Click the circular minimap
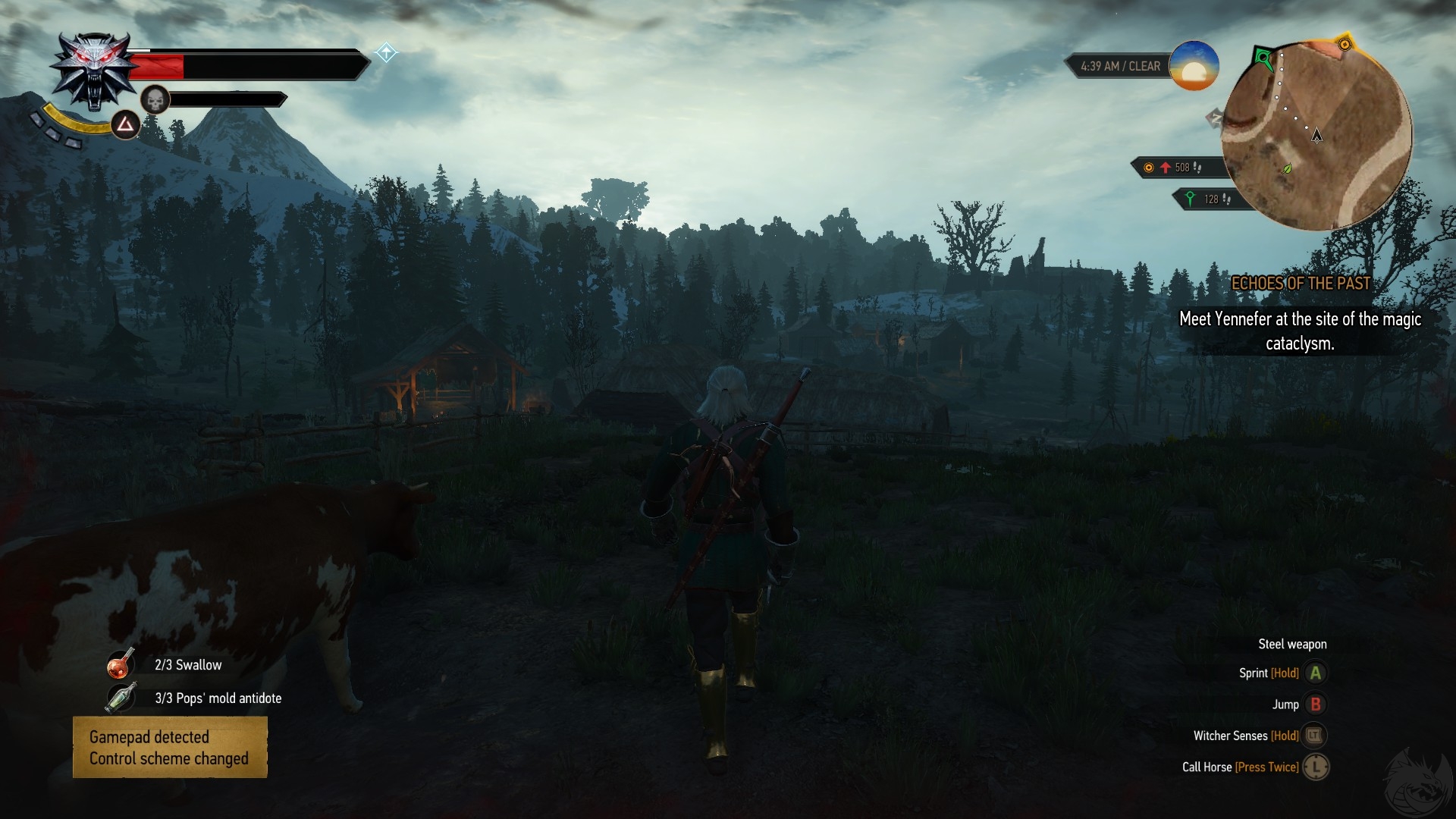Screen dimensions: 1456x819 point(1317,136)
